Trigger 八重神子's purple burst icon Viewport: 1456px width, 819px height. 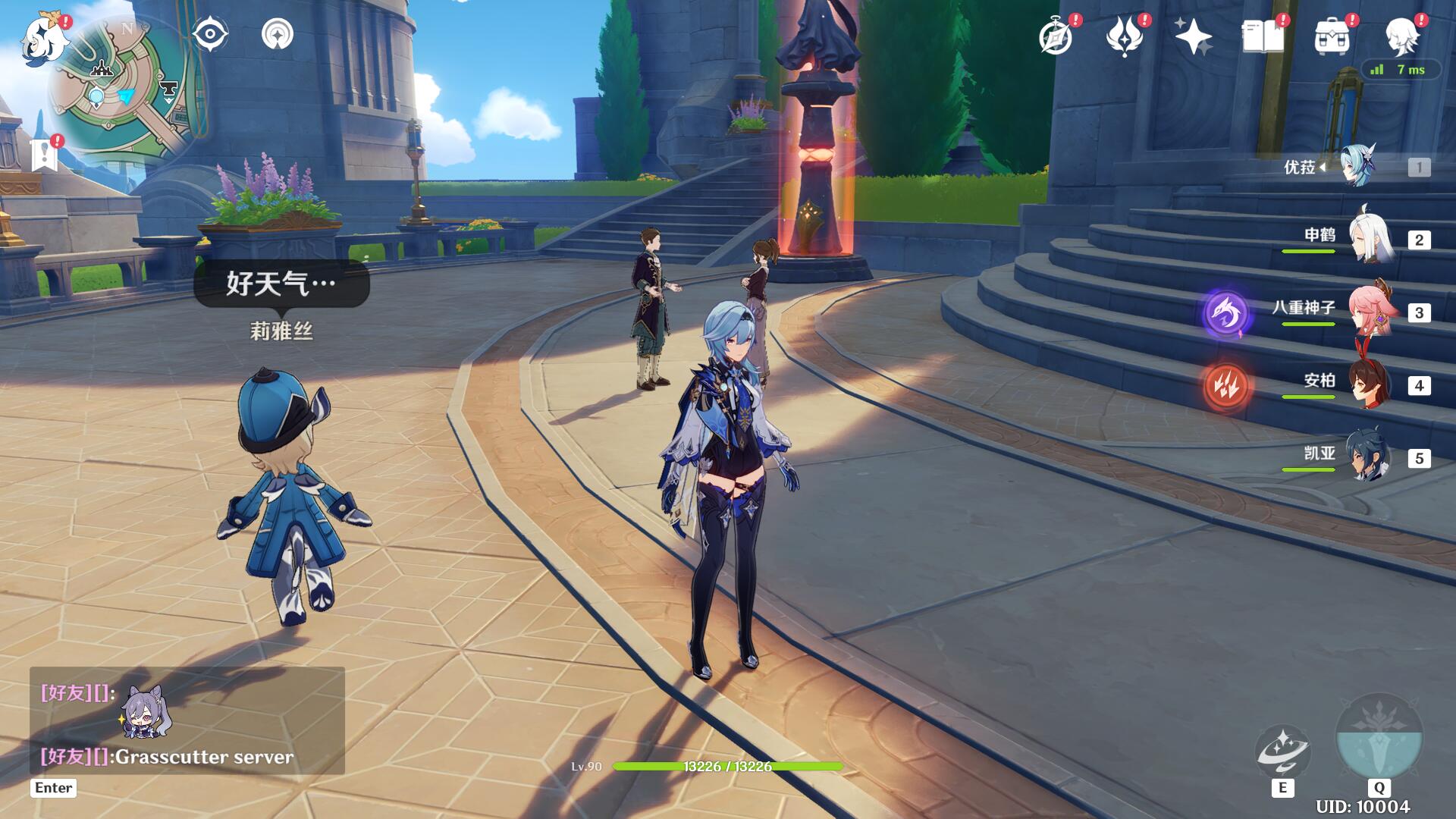[x=1225, y=312]
